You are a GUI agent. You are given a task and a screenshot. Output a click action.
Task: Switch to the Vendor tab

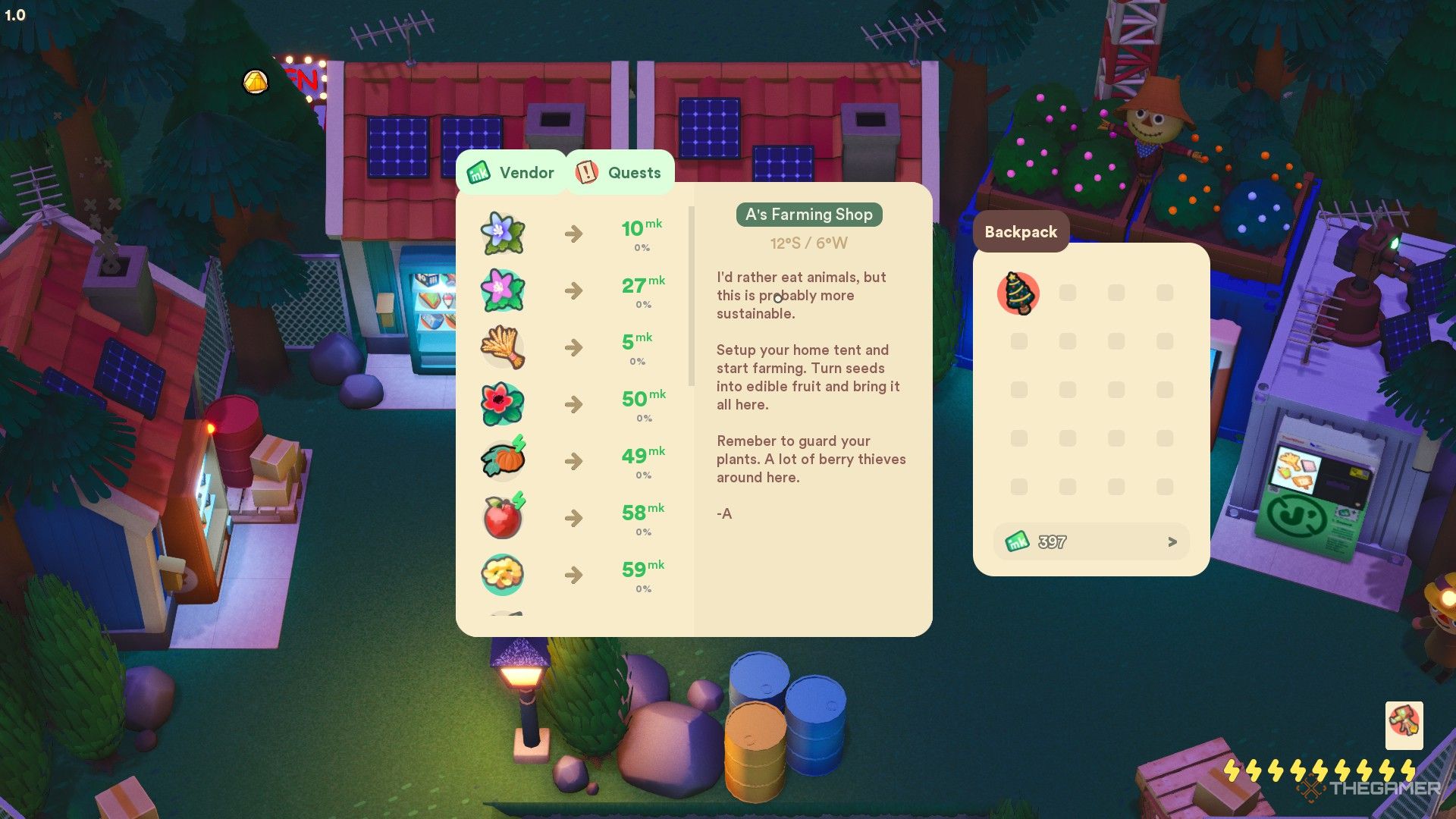(511, 173)
